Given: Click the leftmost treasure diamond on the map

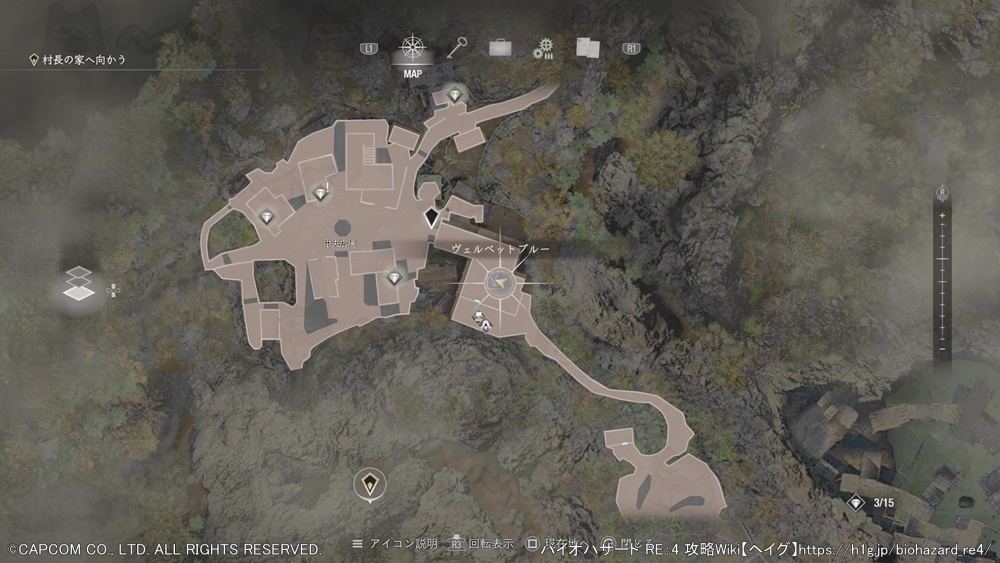Looking at the screenshot, I should coord(267,216).
